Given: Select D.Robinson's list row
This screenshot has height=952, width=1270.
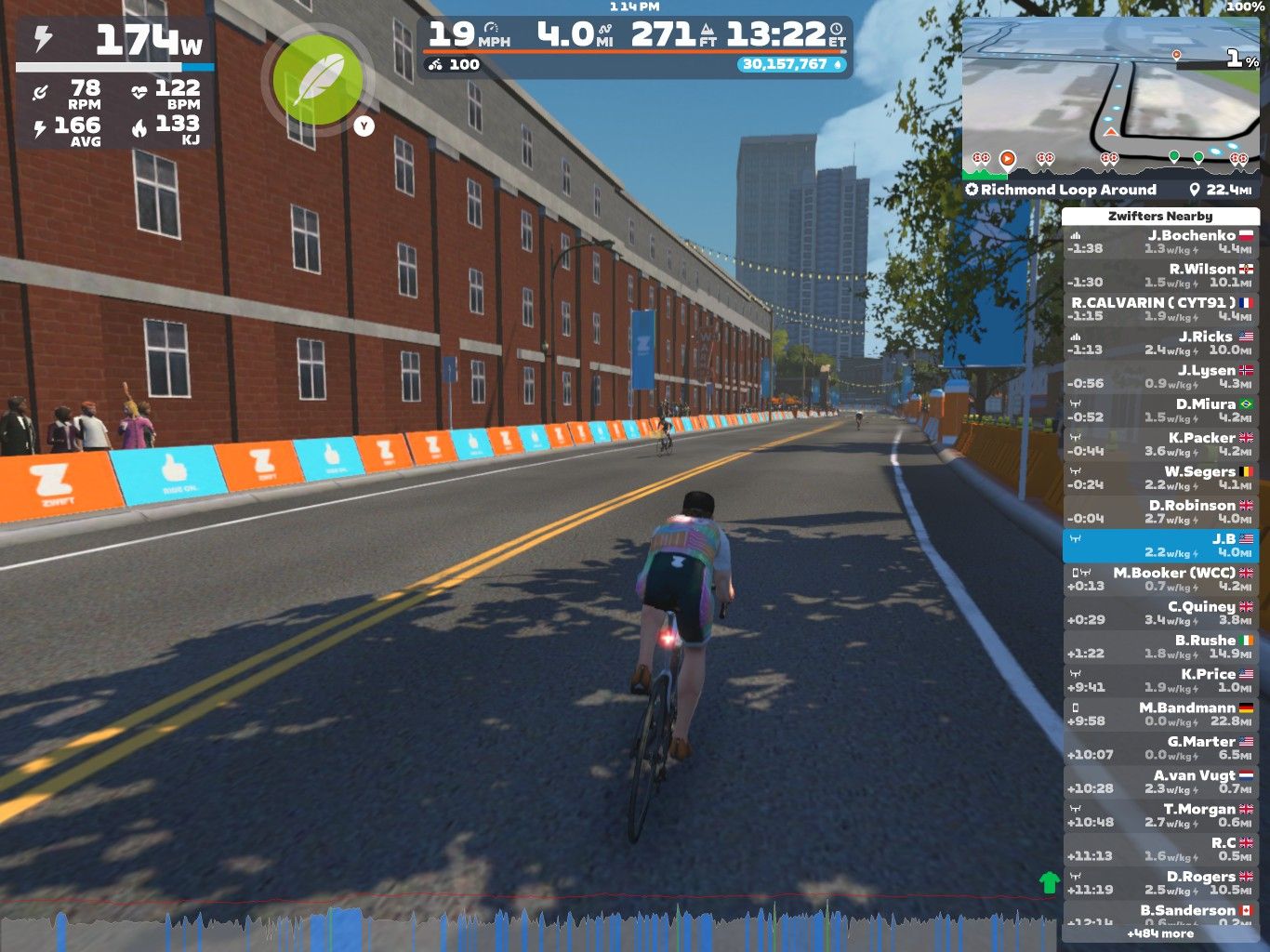Looking at the screenshot, I should pos(1160,511).
